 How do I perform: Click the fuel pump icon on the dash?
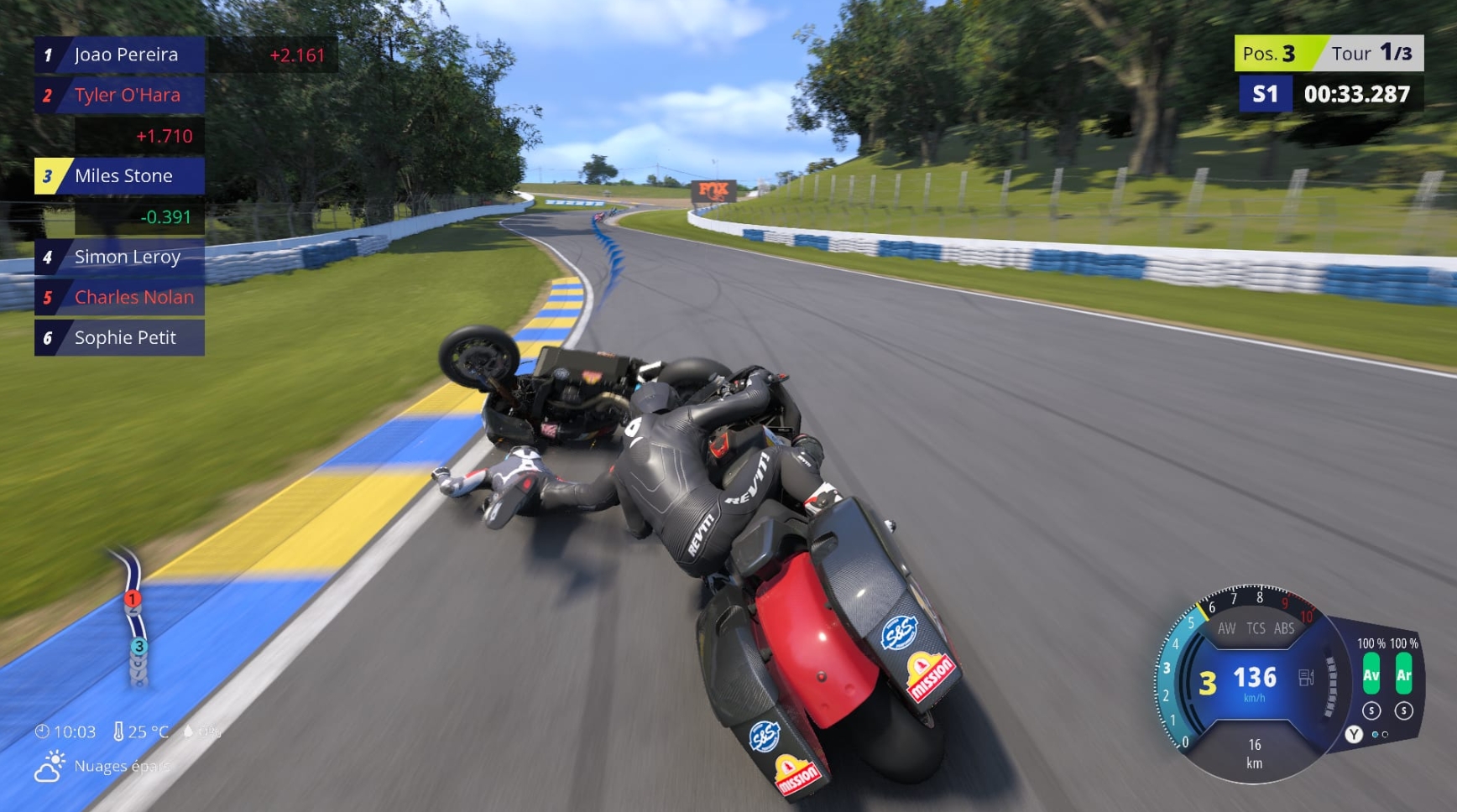[x=1306, y=677]
